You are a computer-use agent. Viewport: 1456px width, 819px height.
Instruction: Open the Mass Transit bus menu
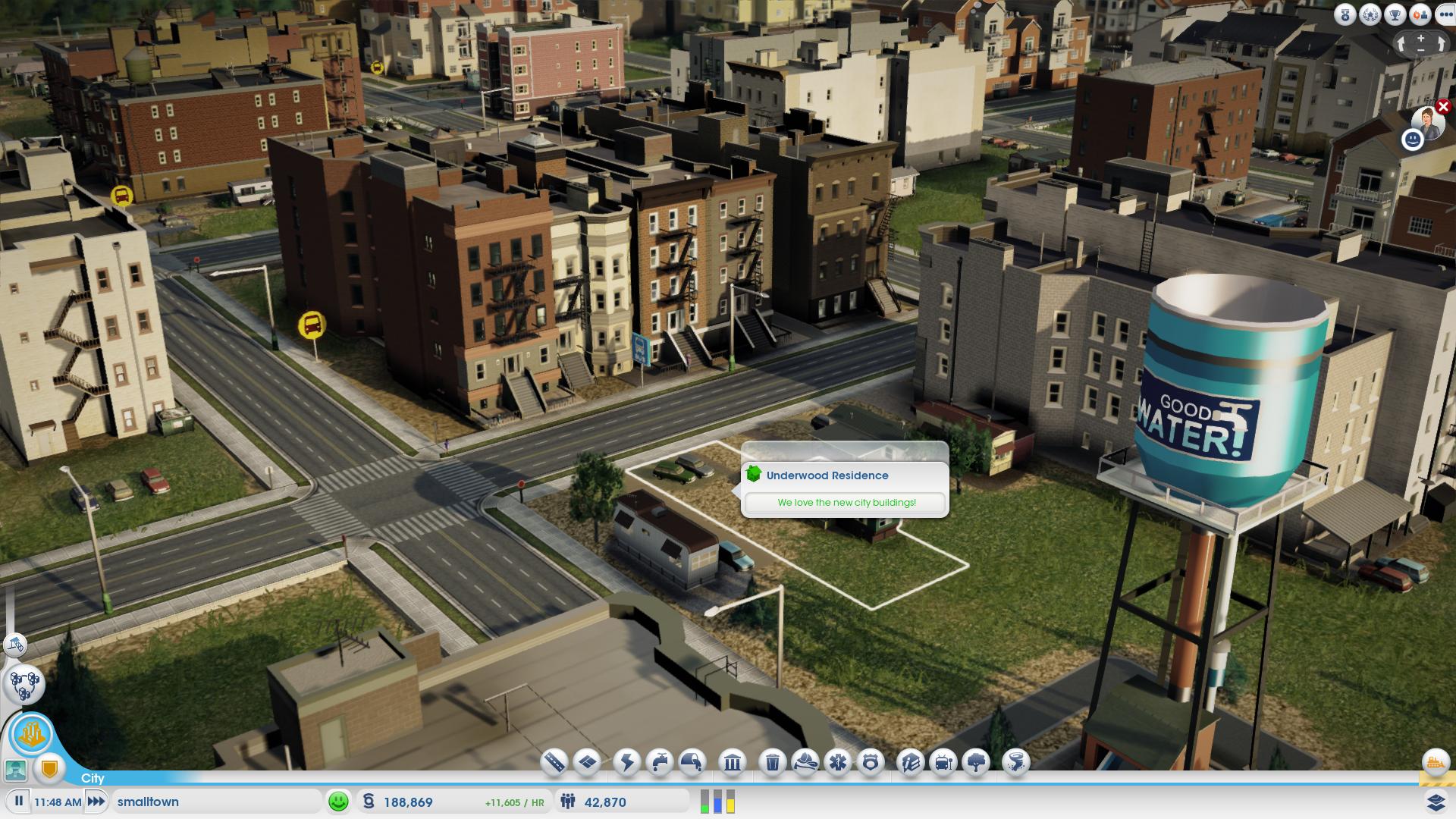(x=943, y=761)
